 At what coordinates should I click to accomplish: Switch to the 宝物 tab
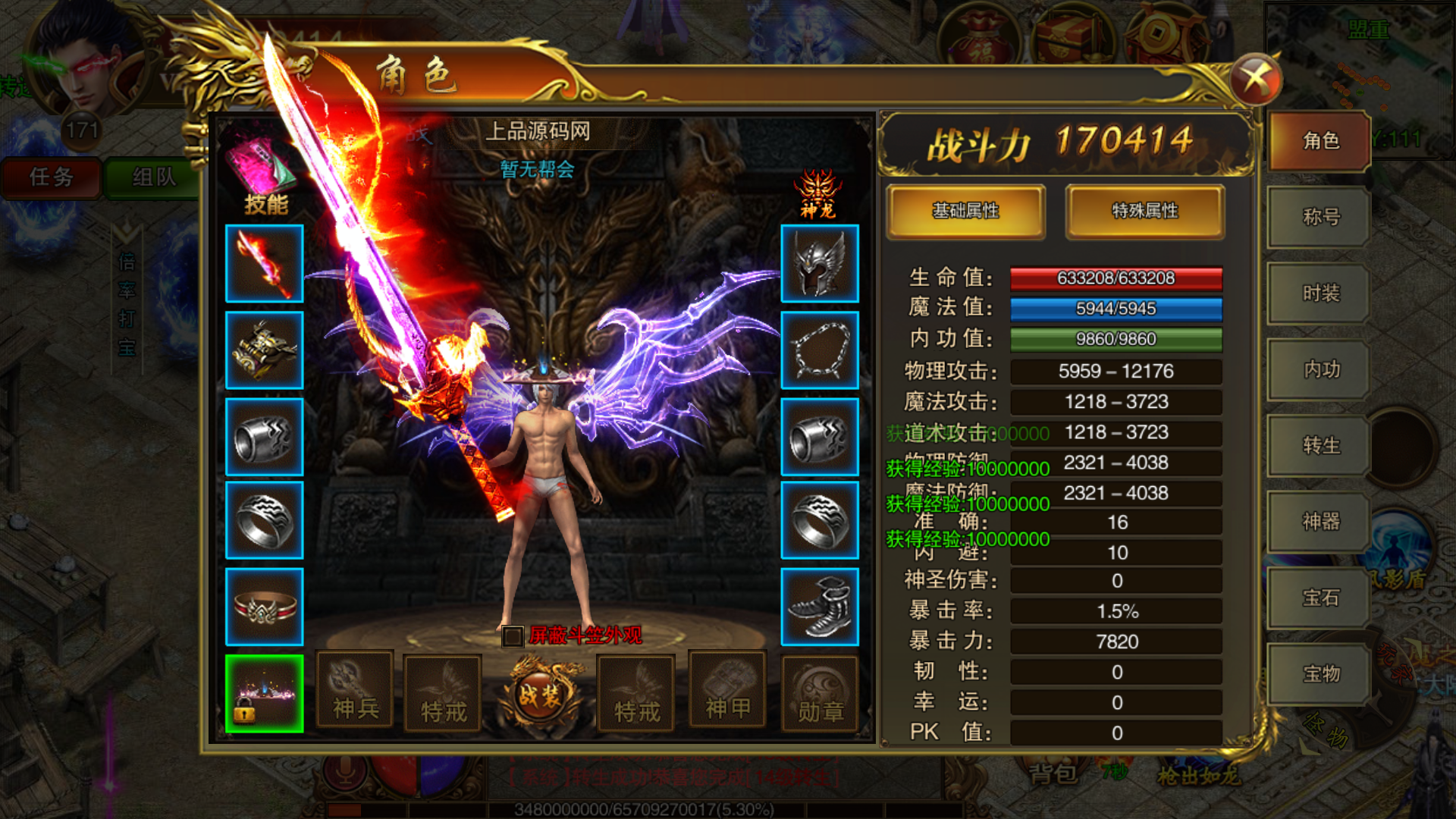[x=1320, y=673]
